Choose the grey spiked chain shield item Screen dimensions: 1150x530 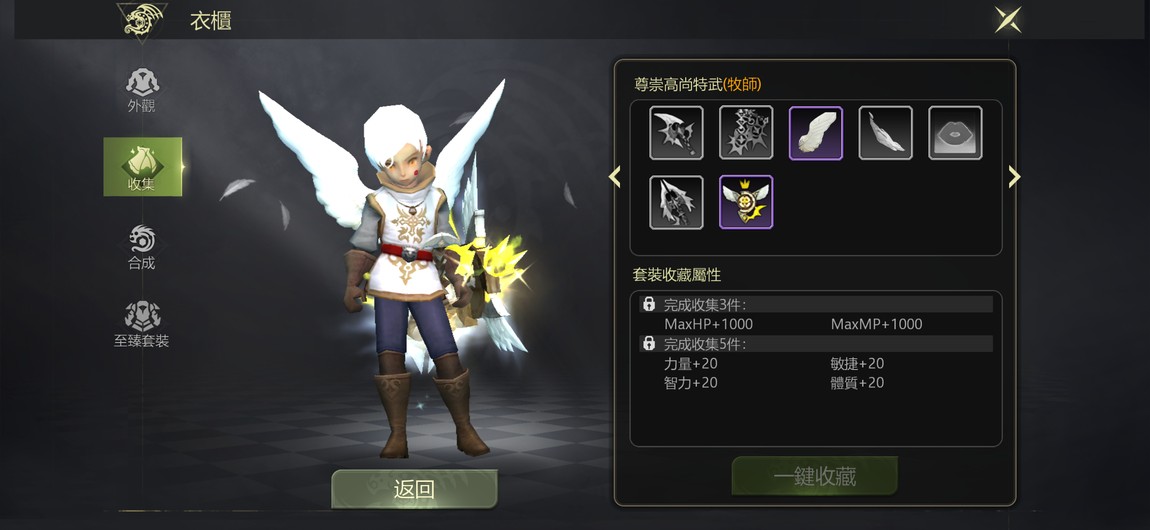746,133
